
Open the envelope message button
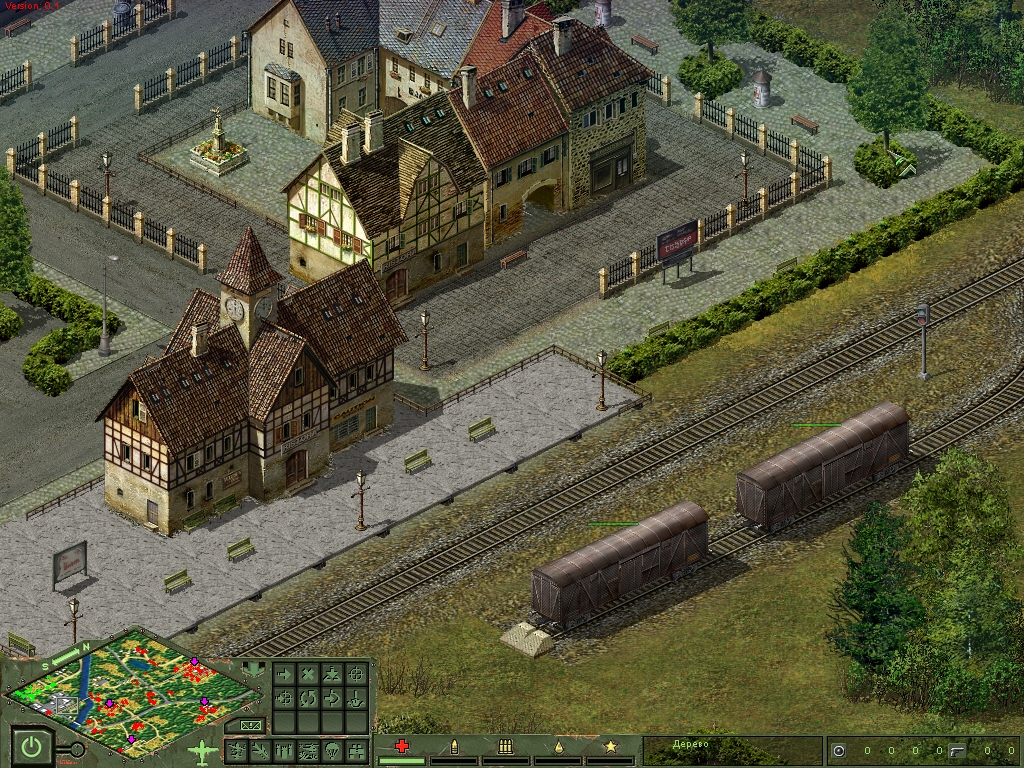249,725
